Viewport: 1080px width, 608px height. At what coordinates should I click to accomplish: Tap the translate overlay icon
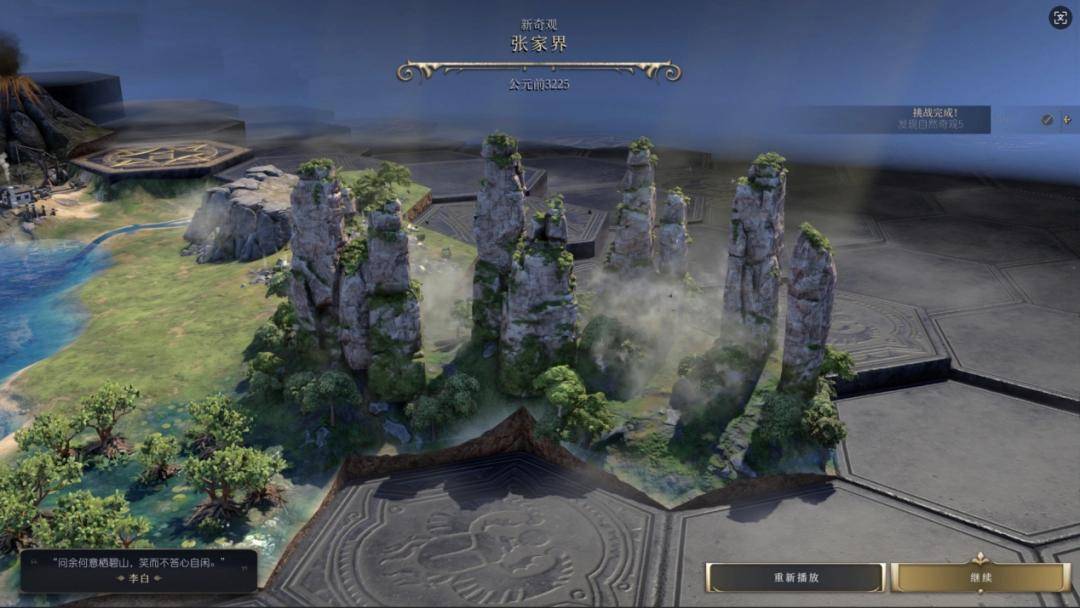[1060, 17]
